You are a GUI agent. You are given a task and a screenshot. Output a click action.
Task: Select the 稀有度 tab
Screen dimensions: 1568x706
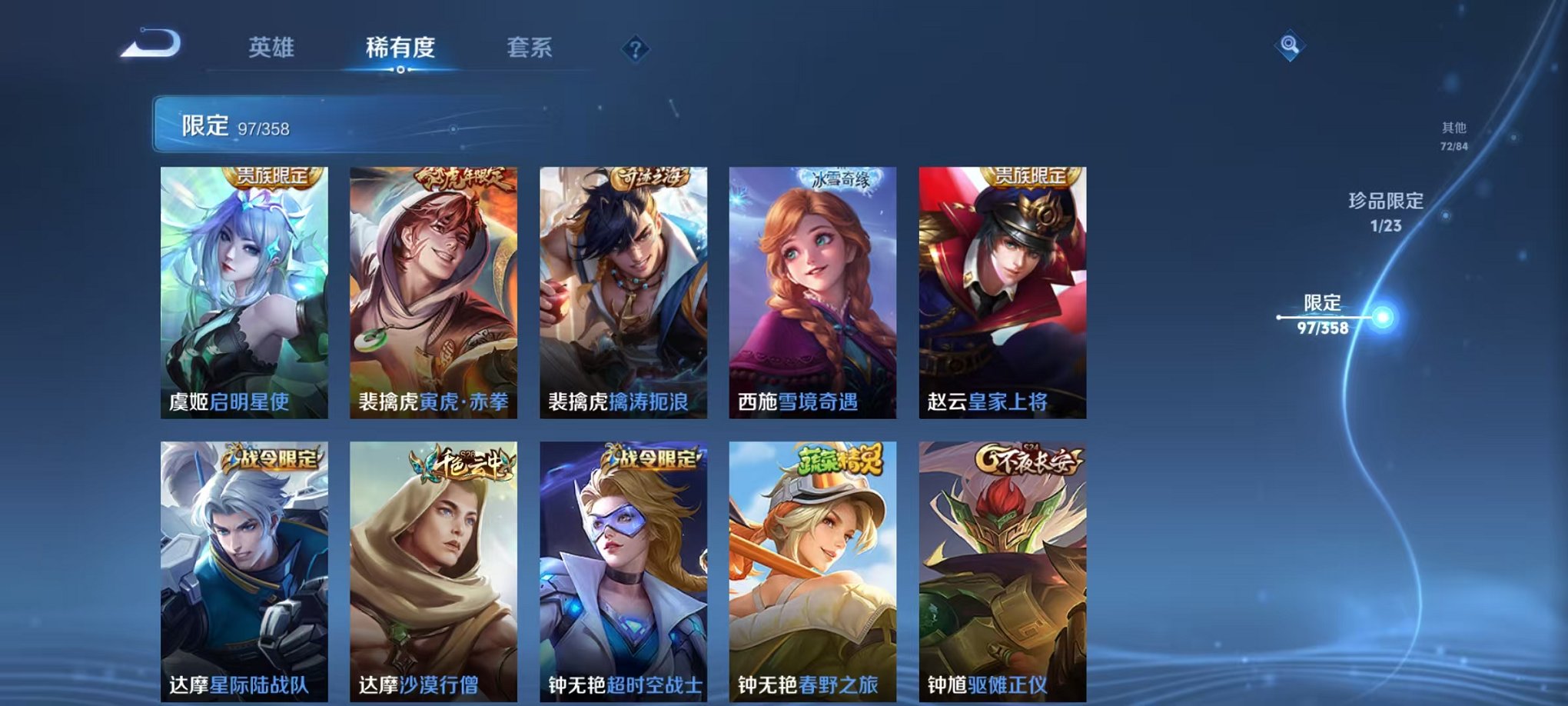tap(400, 48)
